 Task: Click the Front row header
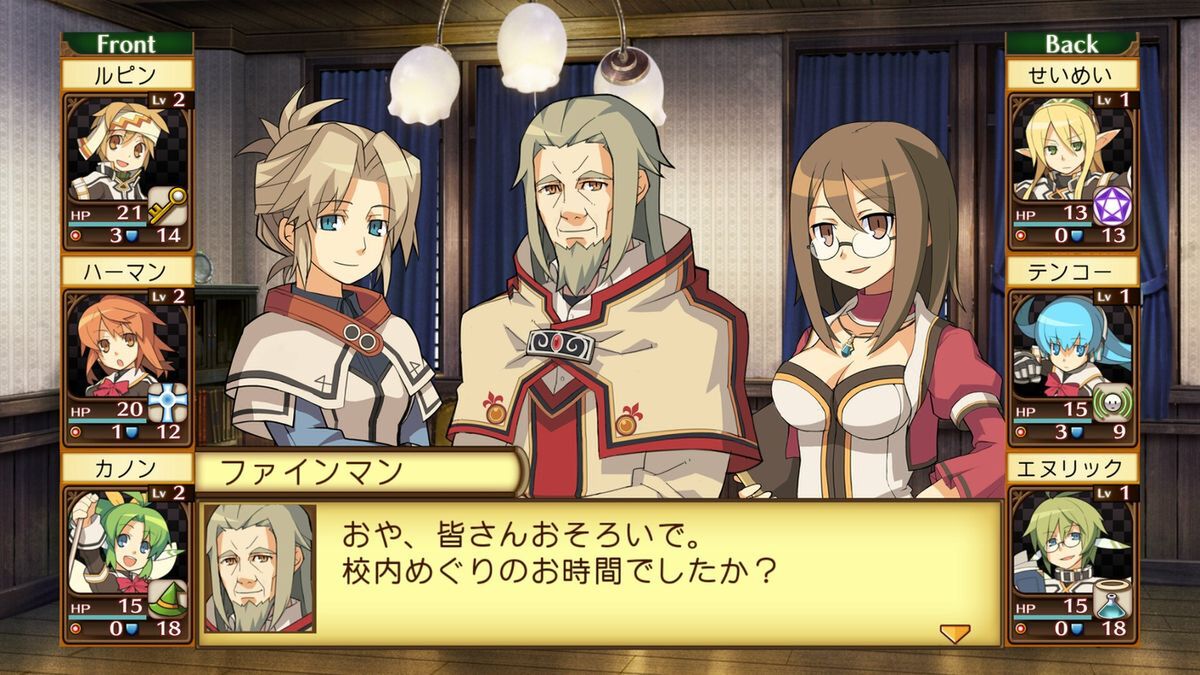coord(126,44)
